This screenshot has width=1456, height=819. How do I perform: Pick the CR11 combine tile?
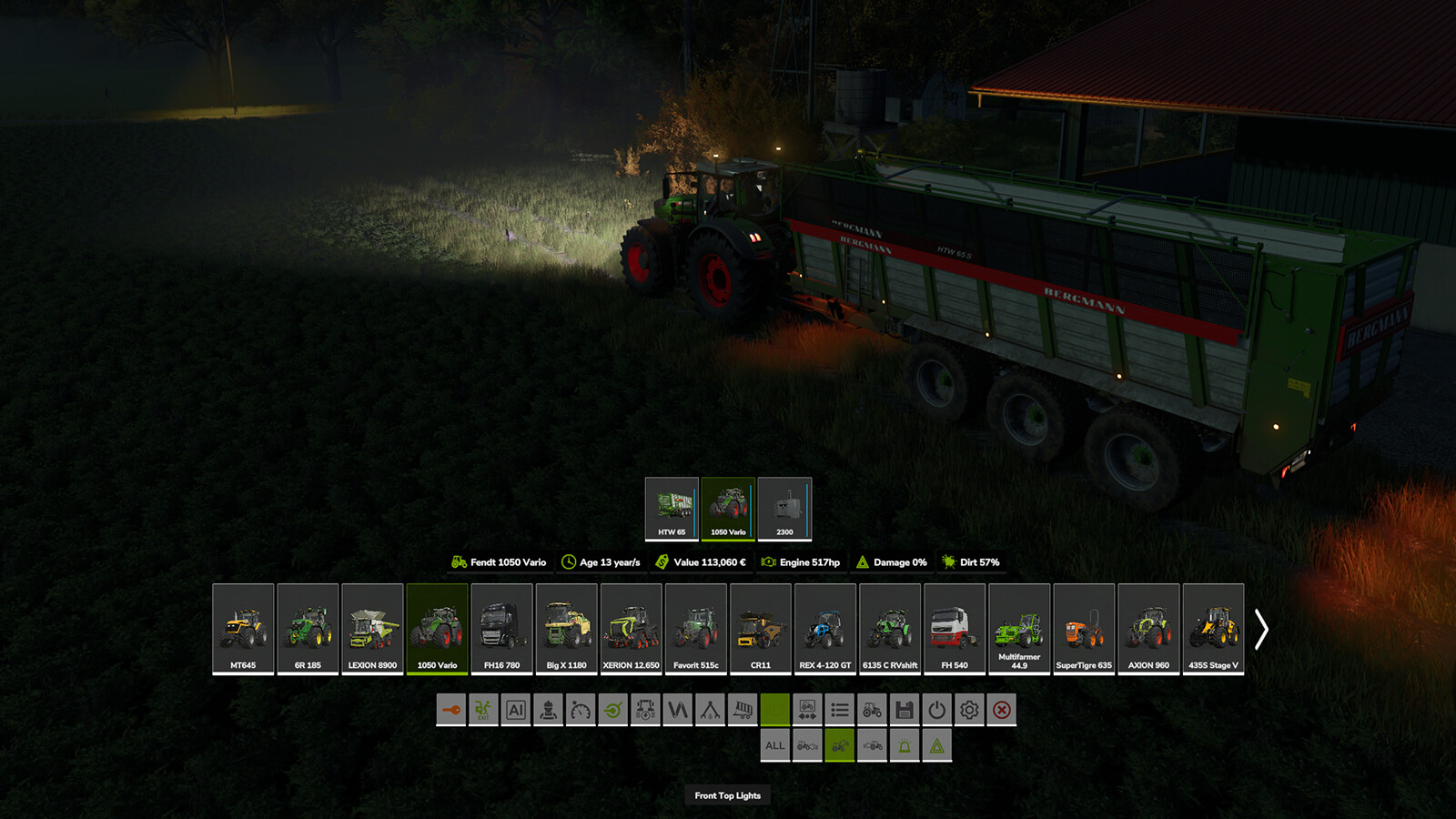click(x=760, y=629)
